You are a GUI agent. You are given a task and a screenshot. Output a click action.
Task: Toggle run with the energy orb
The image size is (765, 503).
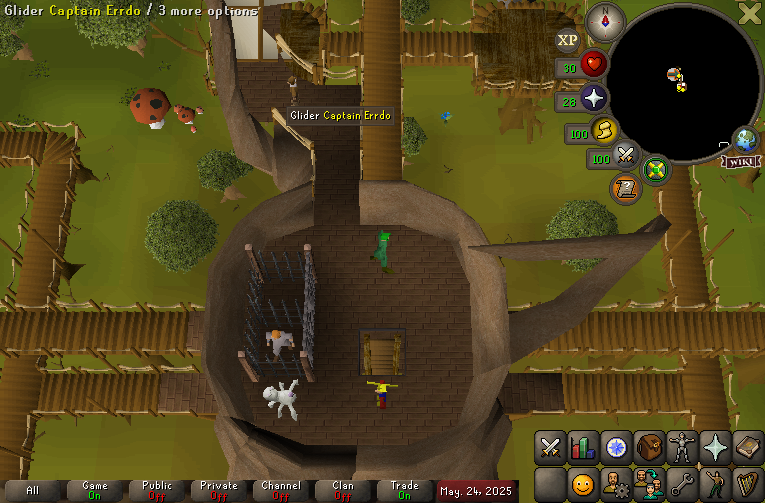click(x=604, y=130)
